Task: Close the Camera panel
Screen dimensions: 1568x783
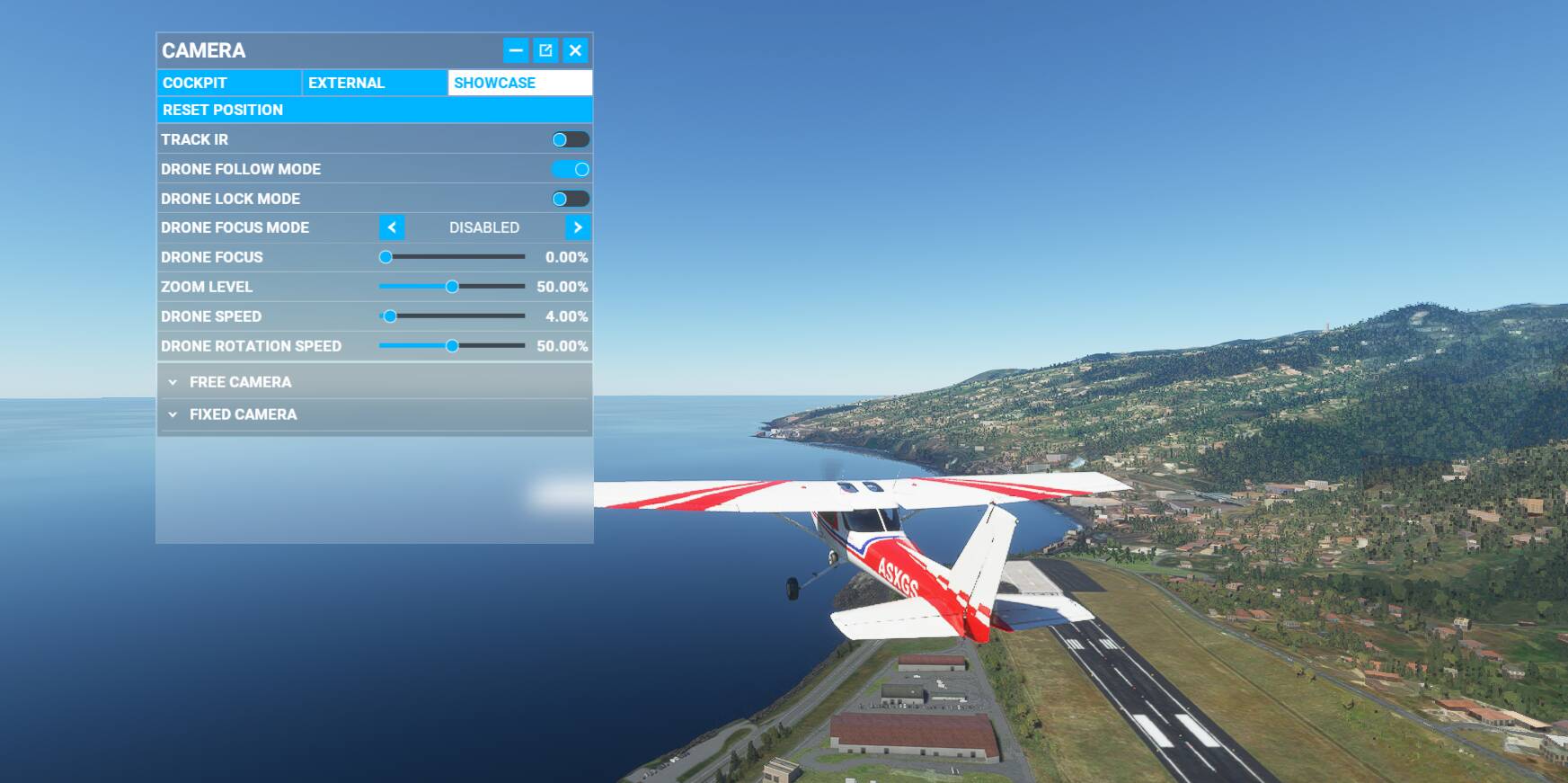Action: pos(576,50)
